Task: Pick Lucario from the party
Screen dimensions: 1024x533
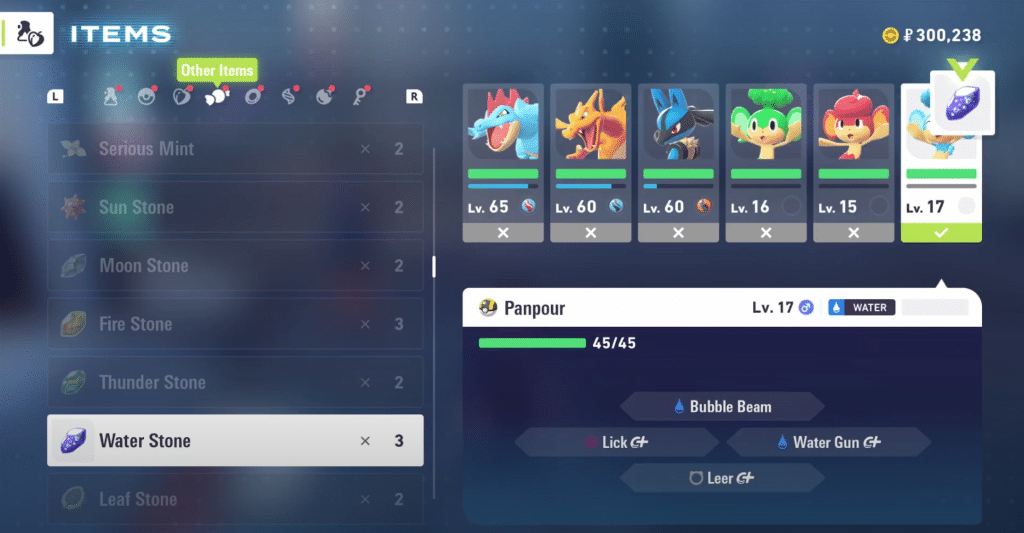Action: [x=678, y=163]
